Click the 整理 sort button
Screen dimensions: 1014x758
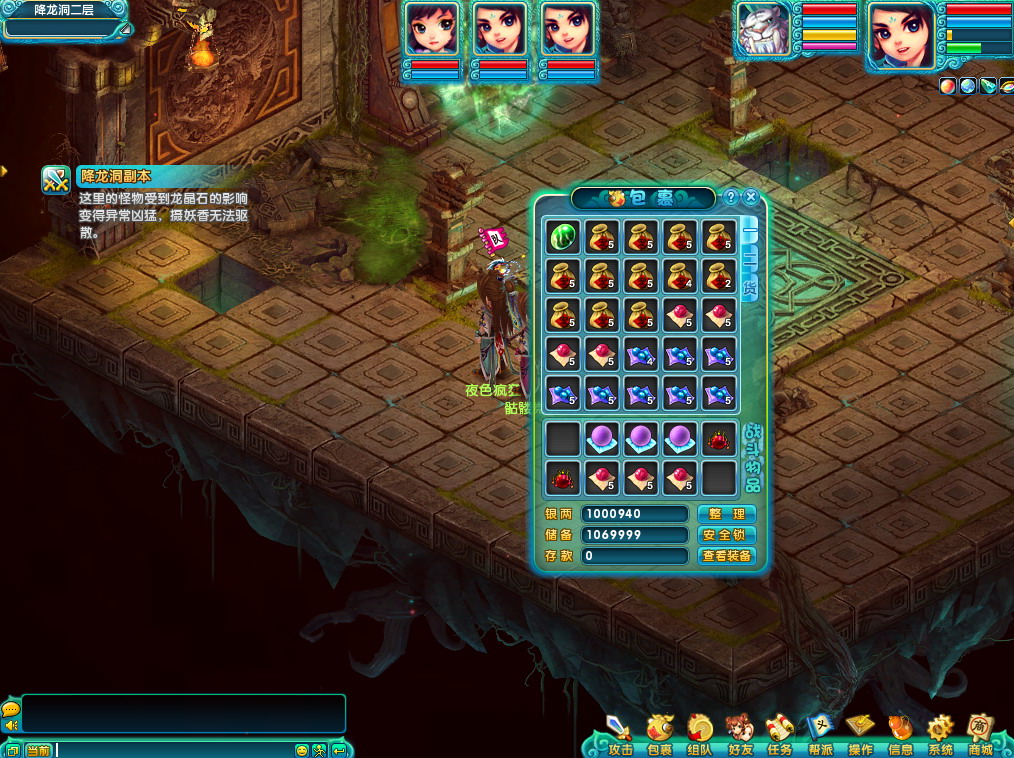click(726, 514)
